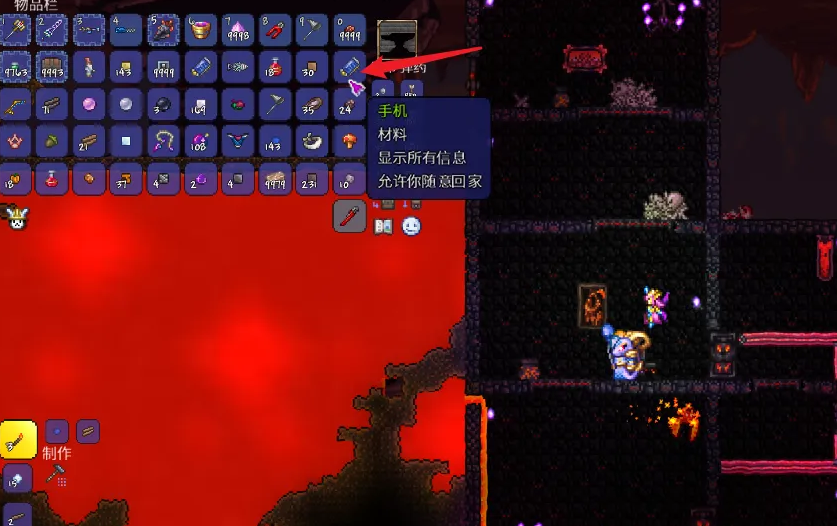837x526 pixels.
Task: Select the black bomb stack of 3
Action: pyautogui.click(x=163, y=104)
